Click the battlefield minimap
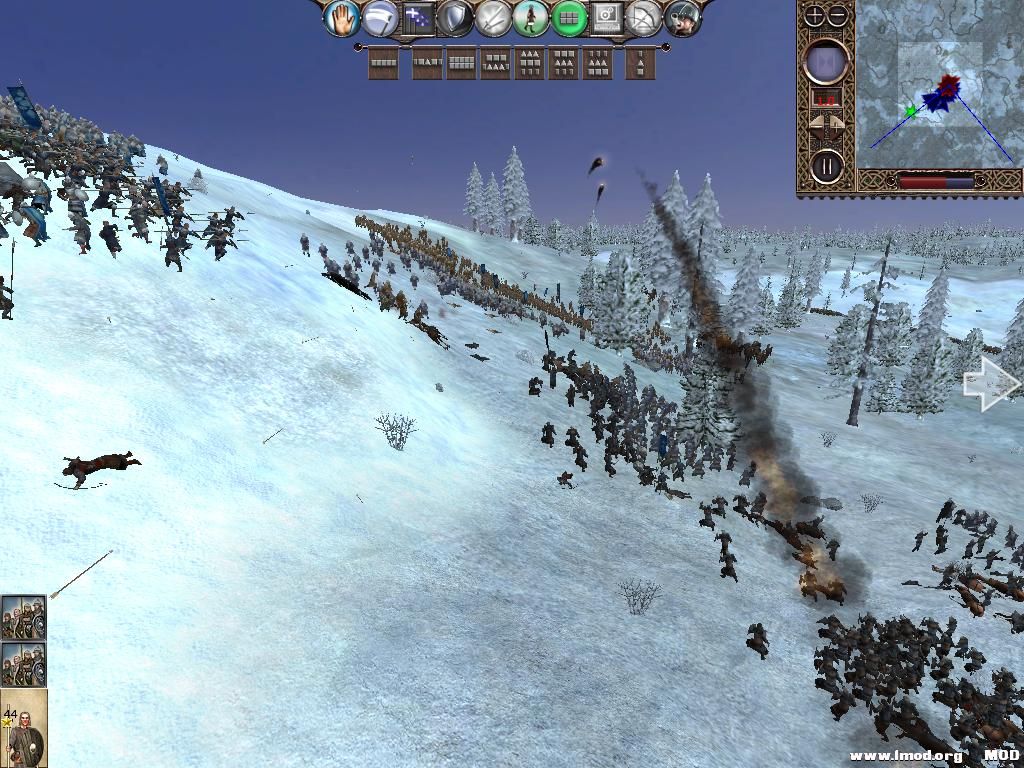Image resolution: width=1024 pixels, height=768 pixels. (936, 85)
